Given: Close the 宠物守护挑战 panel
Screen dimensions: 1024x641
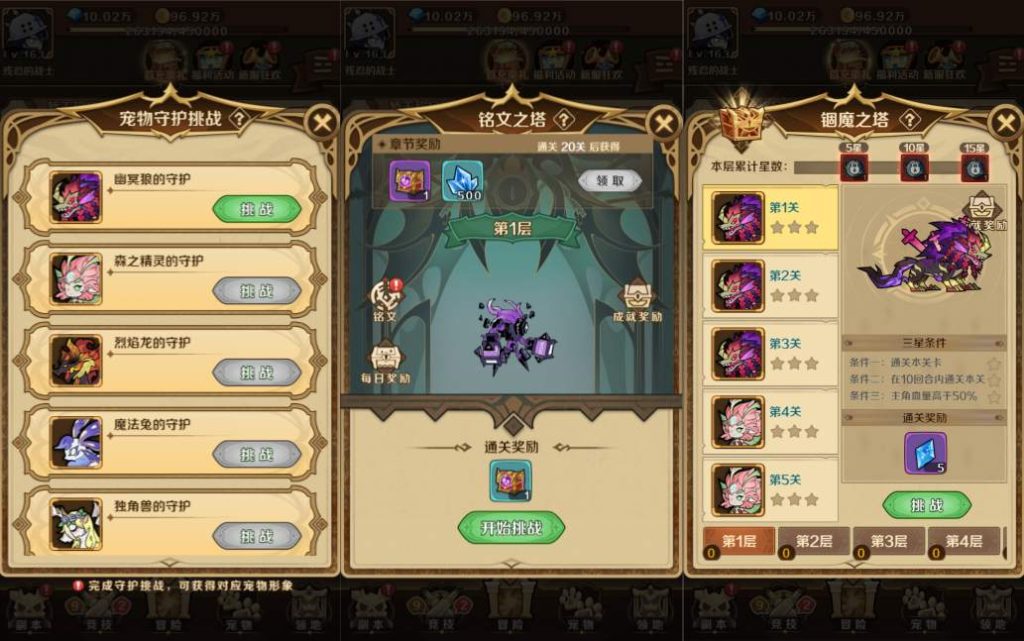Looking at the screenshot, I should (321, 123).
